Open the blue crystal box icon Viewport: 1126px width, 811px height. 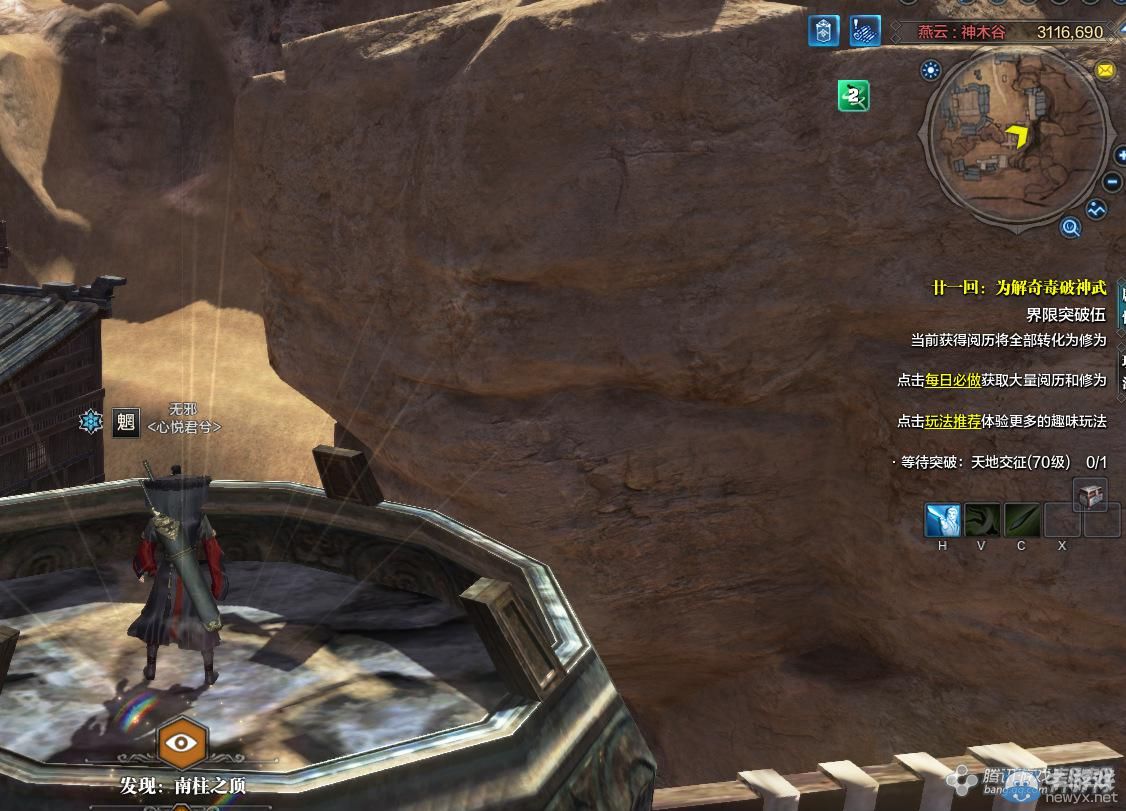point(823,32)
